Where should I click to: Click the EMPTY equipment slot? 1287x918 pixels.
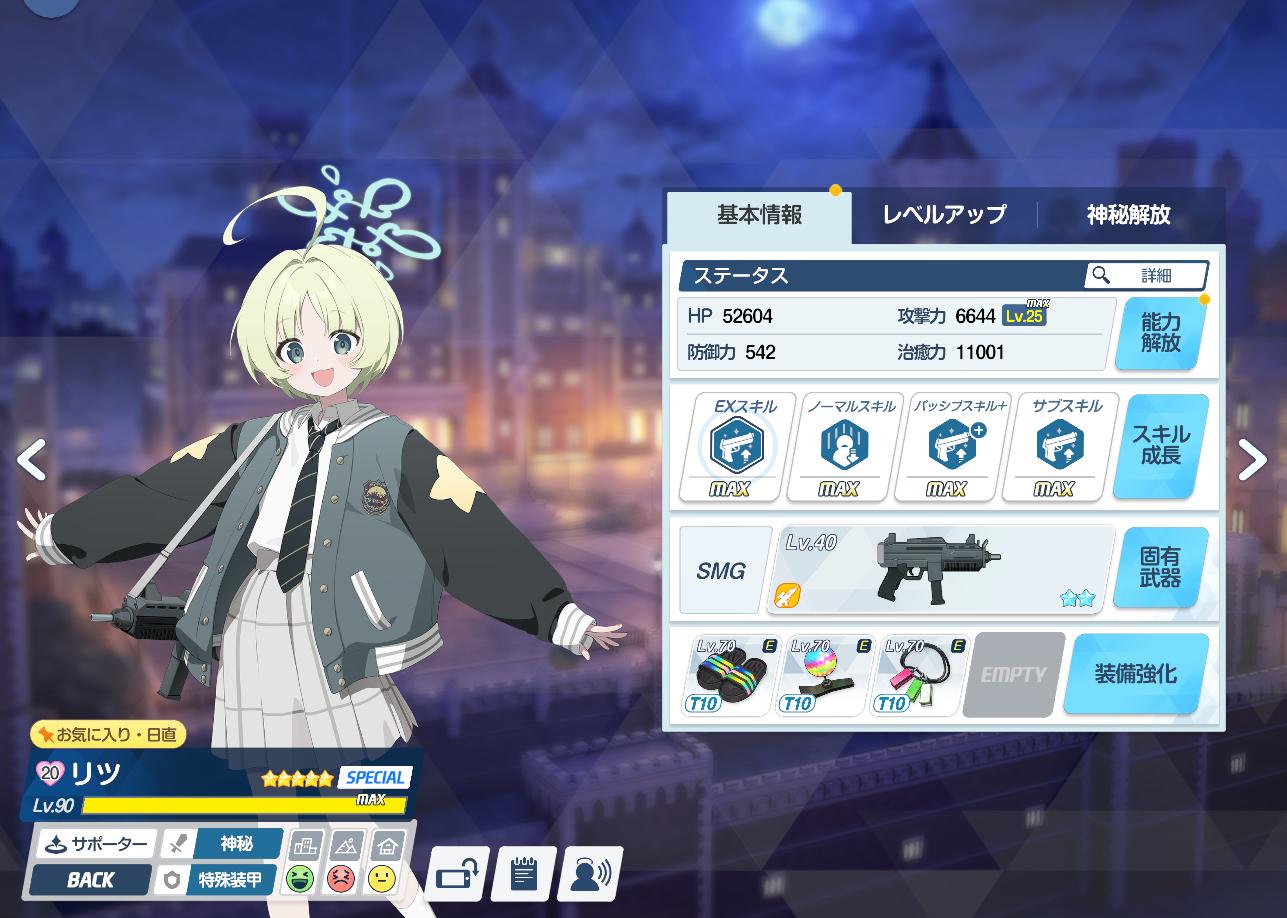1012,675
